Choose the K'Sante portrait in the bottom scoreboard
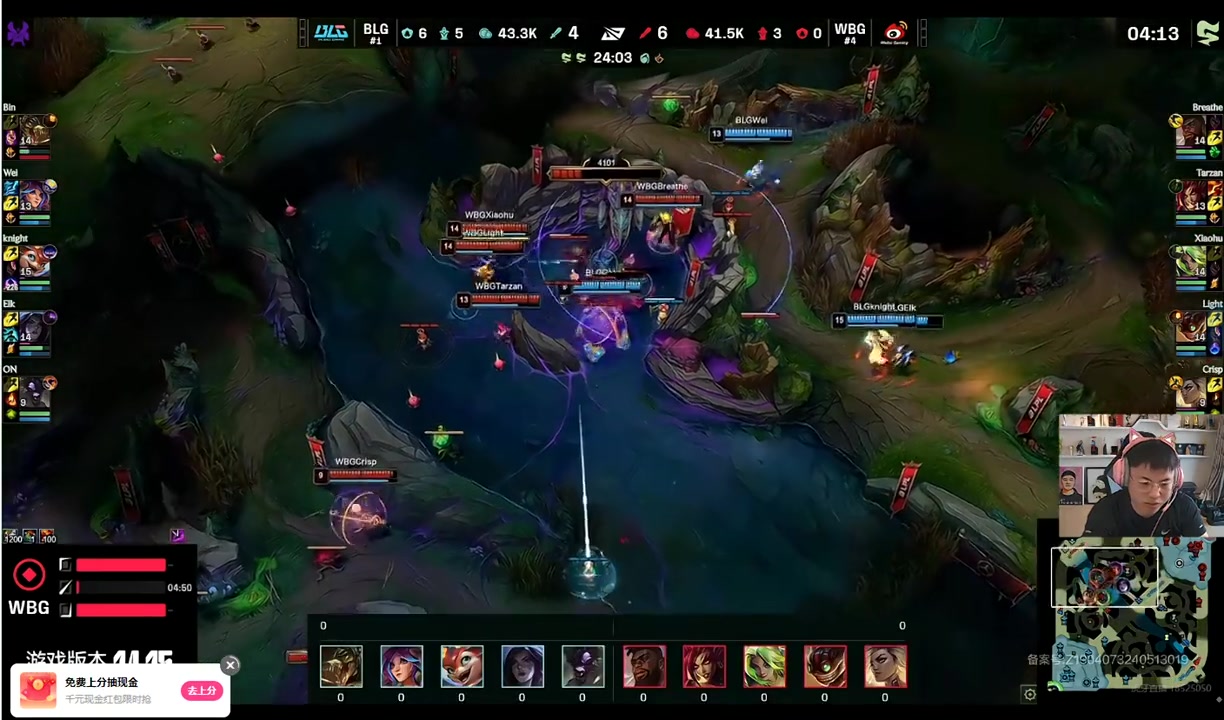 pos(644,666)
